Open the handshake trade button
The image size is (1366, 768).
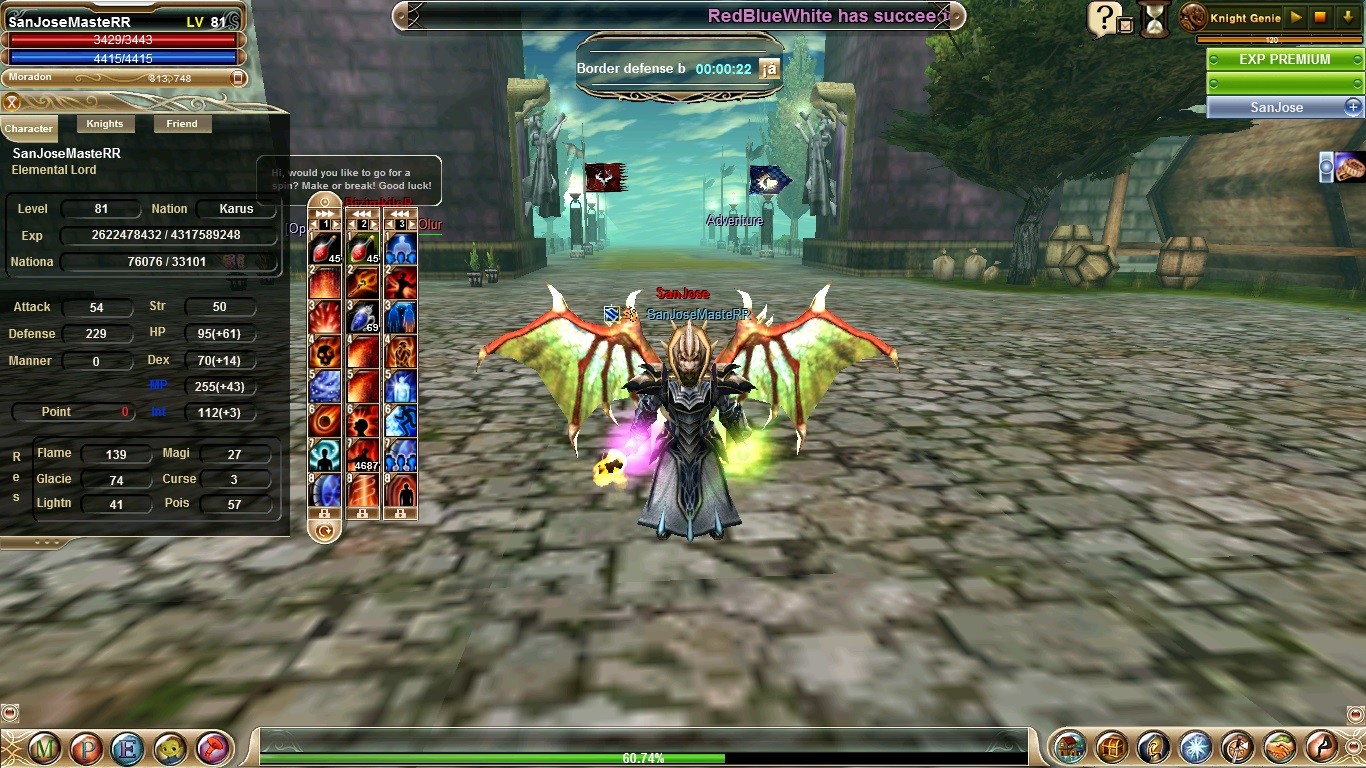pyautogui.click(x=1280, y=747)
